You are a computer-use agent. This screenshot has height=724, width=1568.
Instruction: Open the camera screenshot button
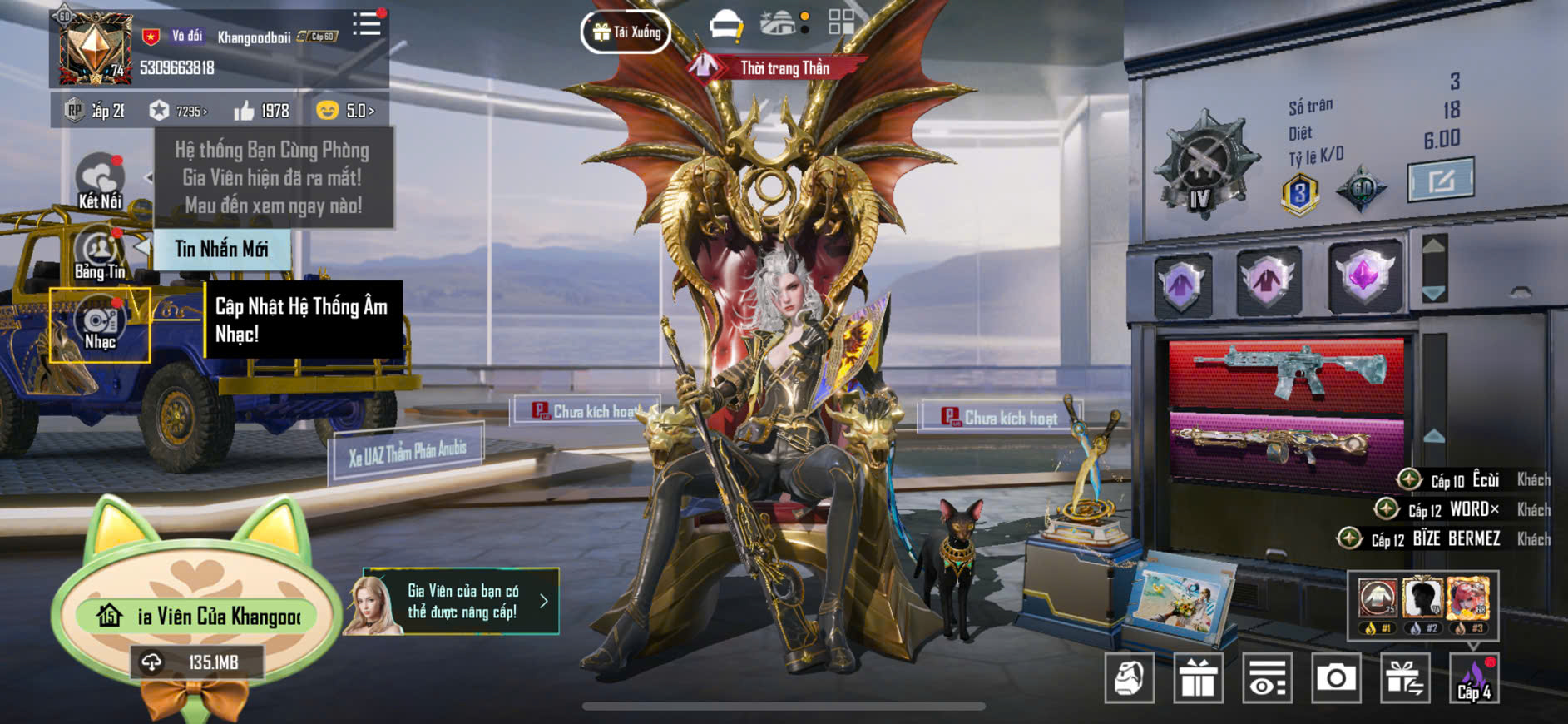point(1335,678)
